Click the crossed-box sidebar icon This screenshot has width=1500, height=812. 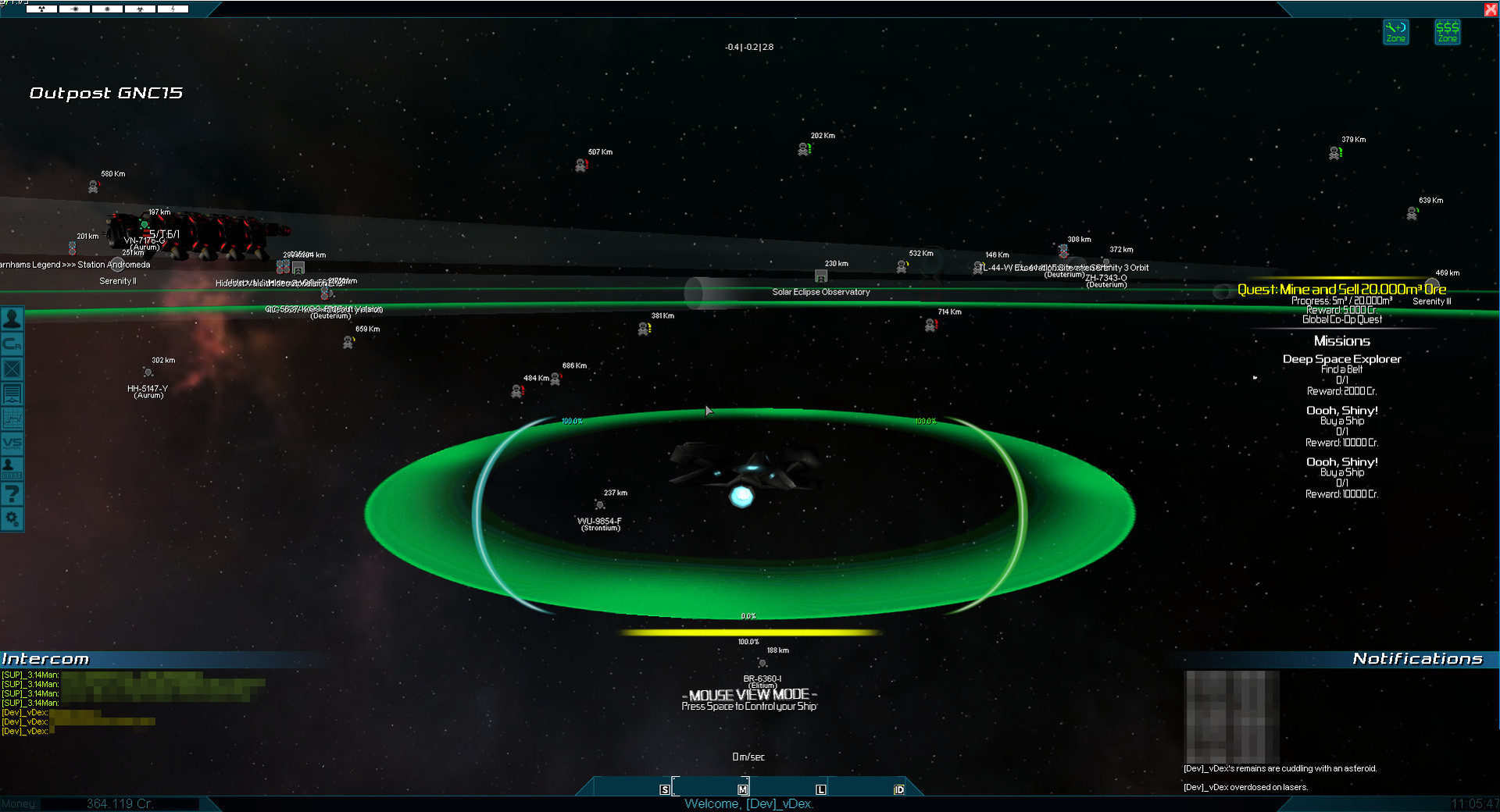coord(12,369)
